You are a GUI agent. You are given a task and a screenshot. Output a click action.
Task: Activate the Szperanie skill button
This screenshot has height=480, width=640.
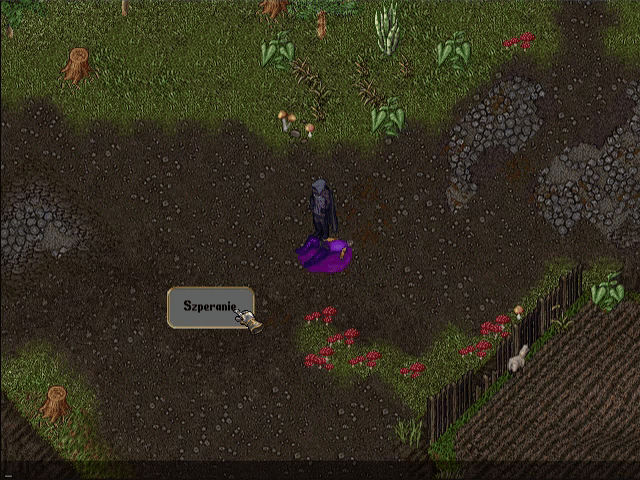208,307
